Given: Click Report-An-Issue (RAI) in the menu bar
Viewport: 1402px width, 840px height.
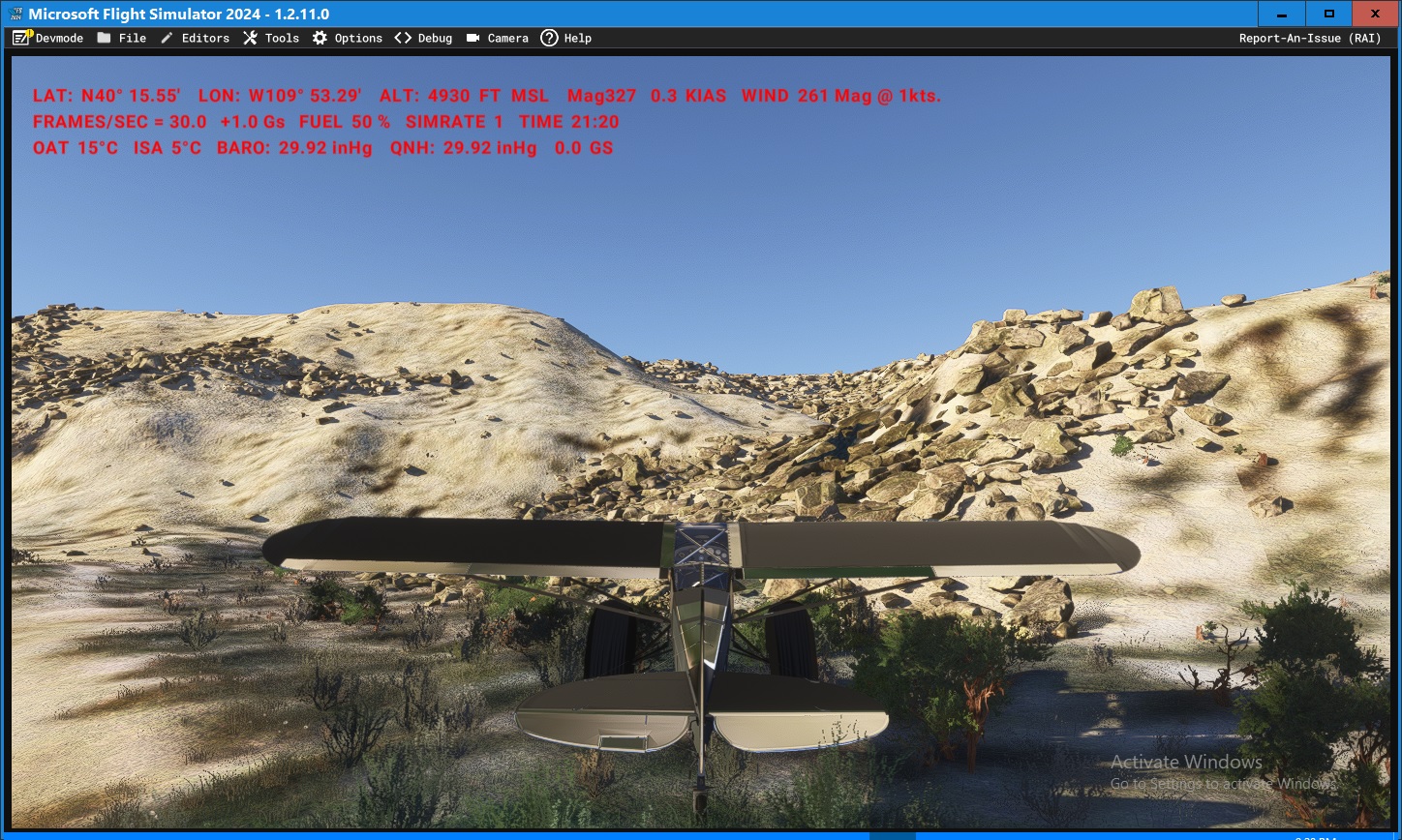Looking at the screenshot, I should [x=1310, y=38].
